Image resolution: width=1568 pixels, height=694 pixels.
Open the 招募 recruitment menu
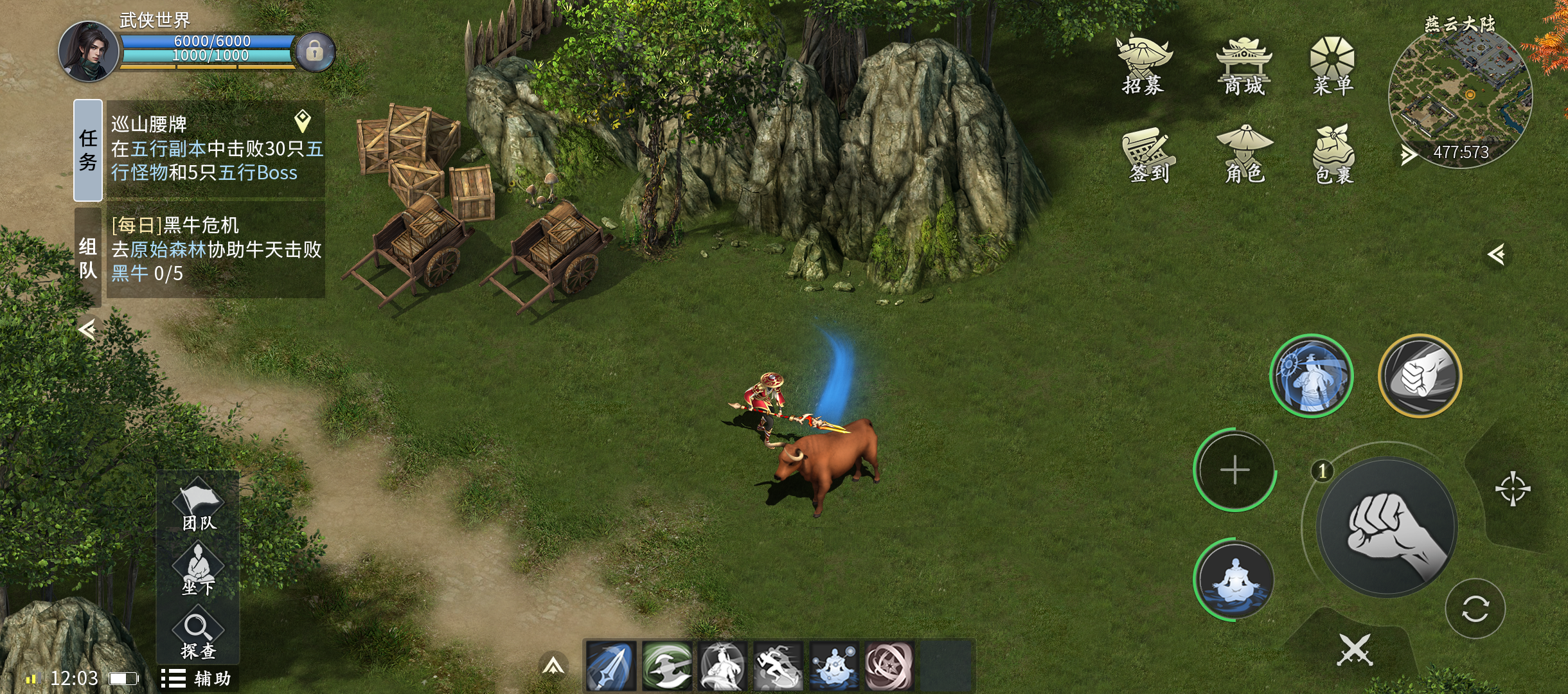coord(1143,66)
